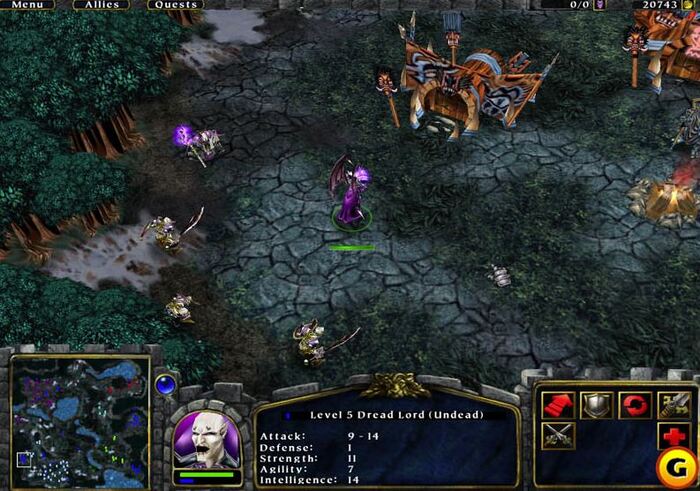The height and width of the screenshot is (491, 700).
Task: Activate the crossed swords command
Action: (557, 437)
